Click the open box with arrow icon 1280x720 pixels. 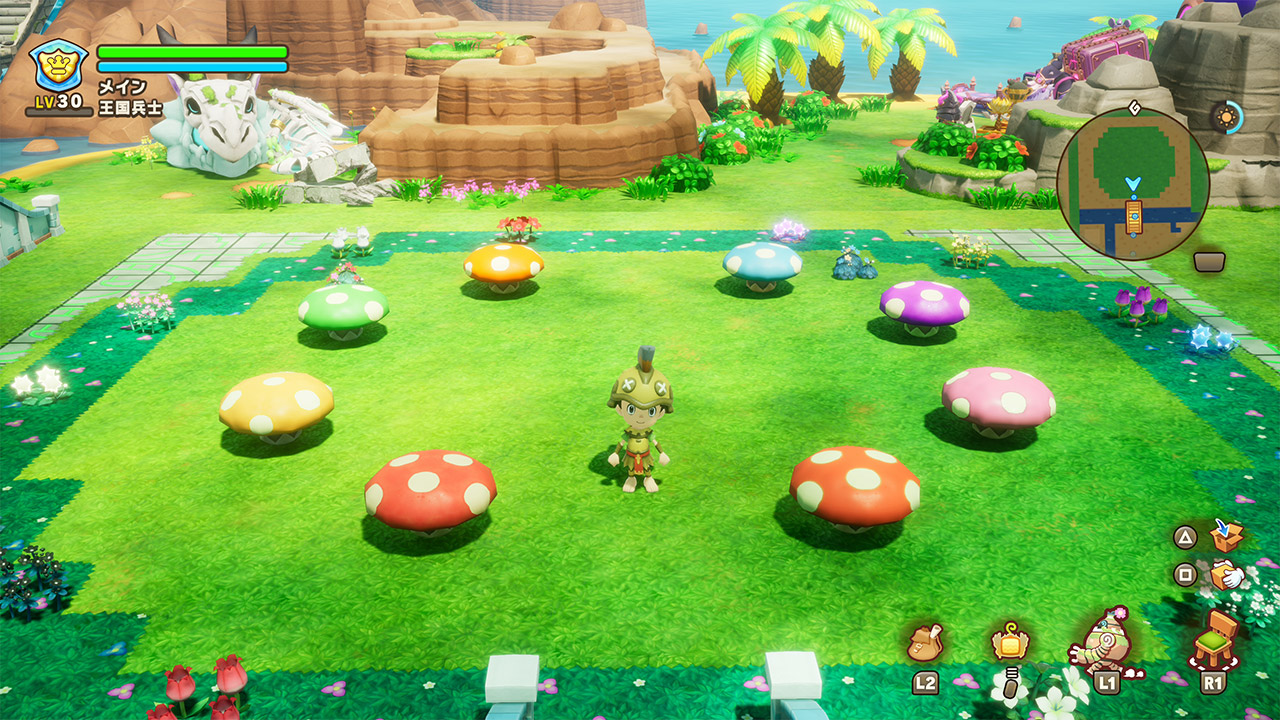coord(1226,536)
